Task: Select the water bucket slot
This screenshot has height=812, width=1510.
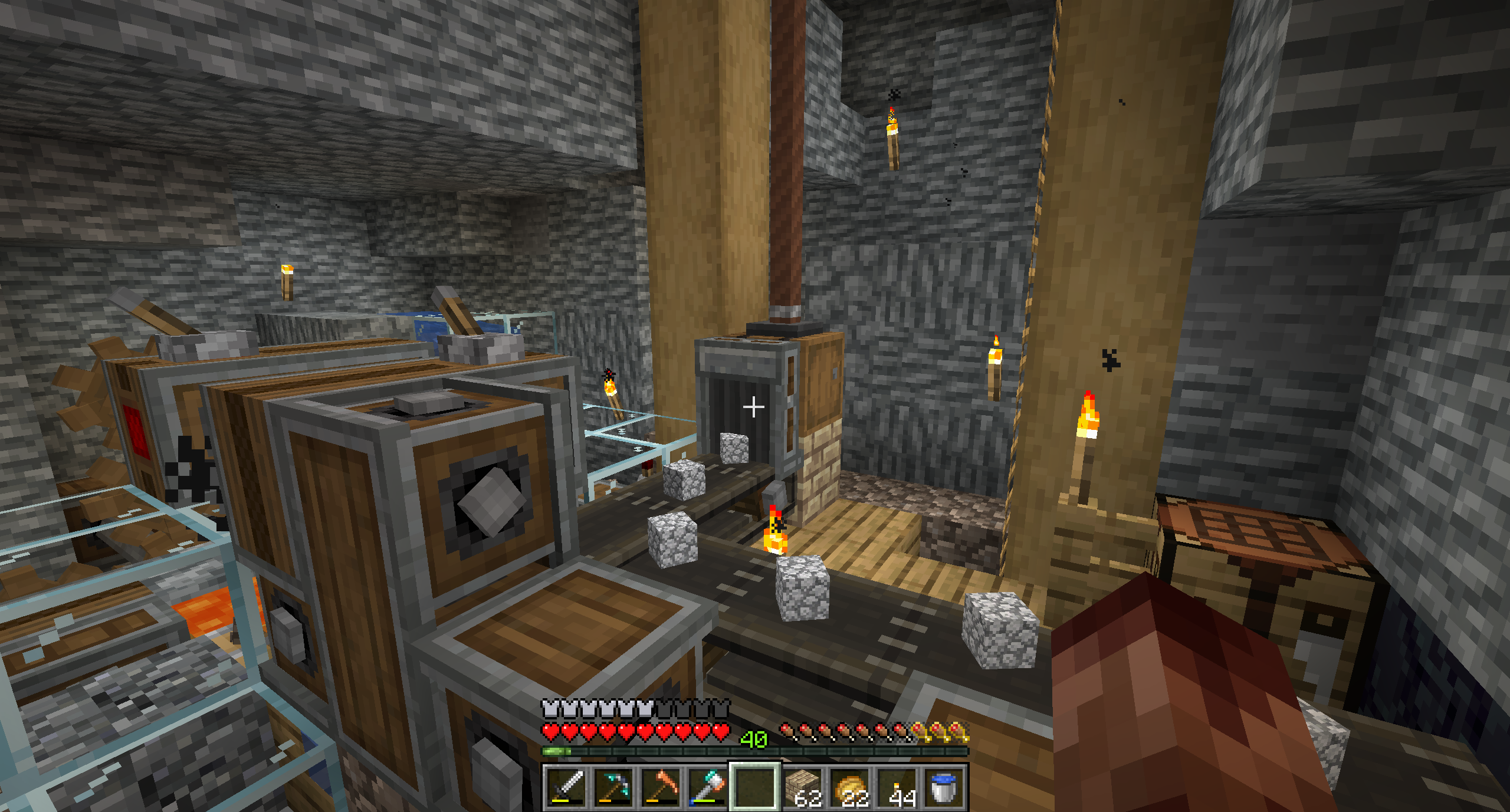Action: (x=945, y=787)
